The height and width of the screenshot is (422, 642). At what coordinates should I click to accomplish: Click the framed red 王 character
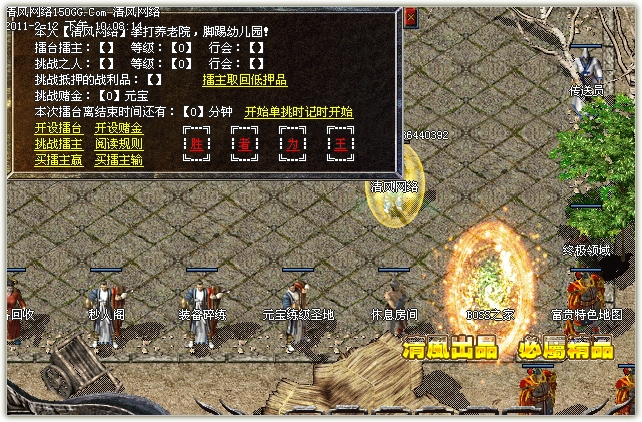(341, 143)
